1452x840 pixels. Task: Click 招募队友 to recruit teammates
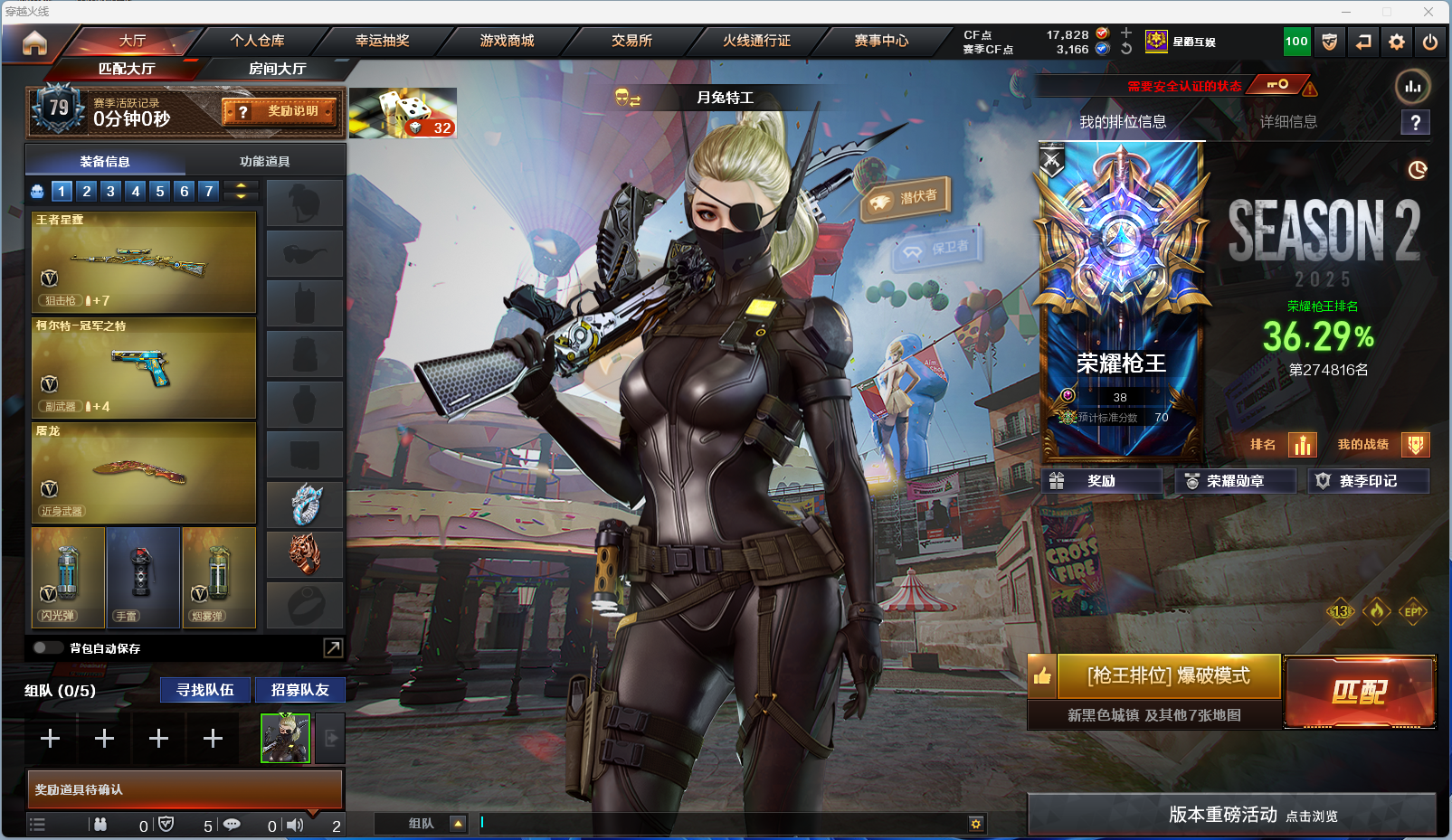point(299,690)
